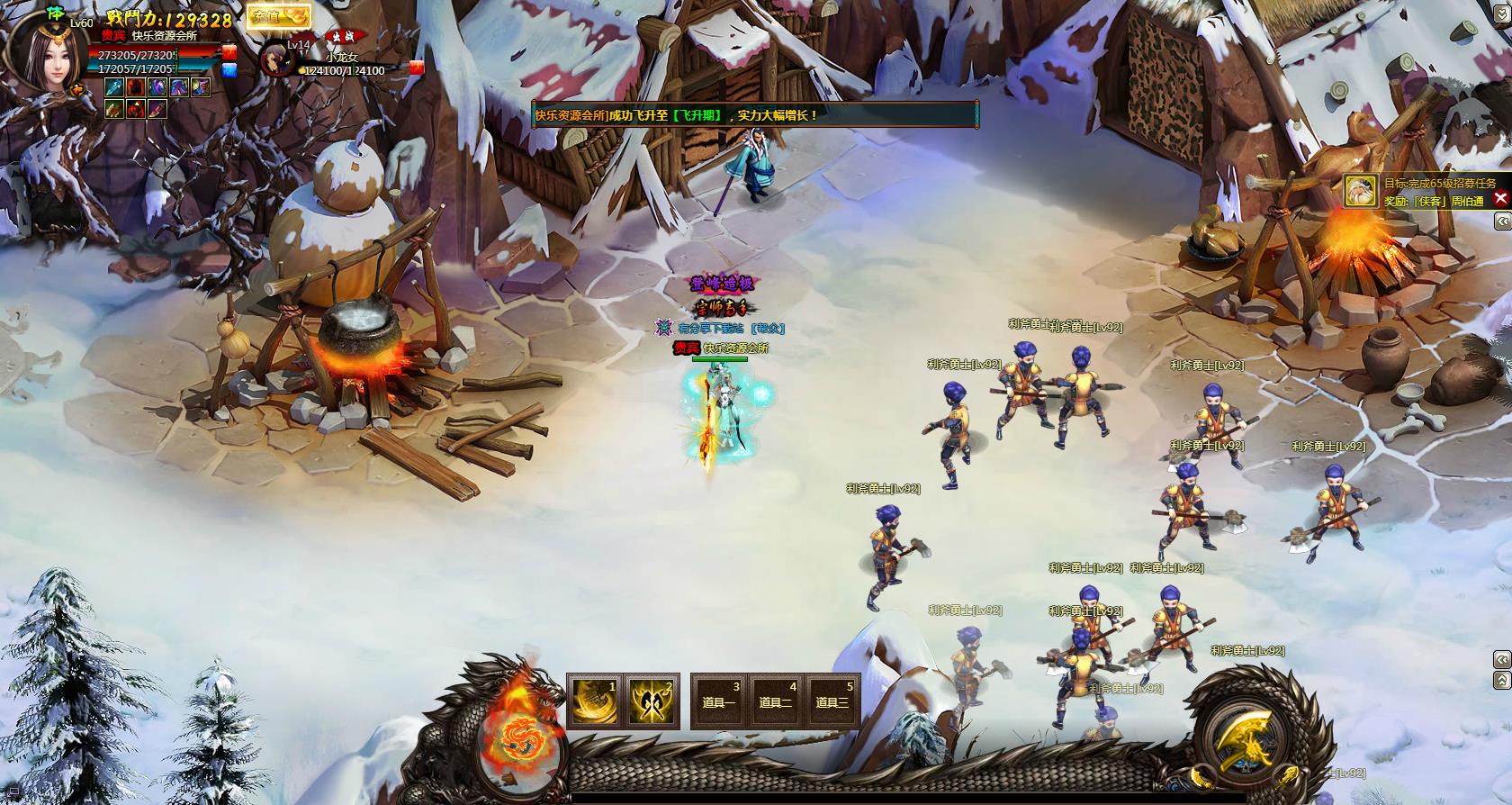Click the 充值 recharge button
The height and width of the screenshot is (805, 1512).
pos(278,16)
